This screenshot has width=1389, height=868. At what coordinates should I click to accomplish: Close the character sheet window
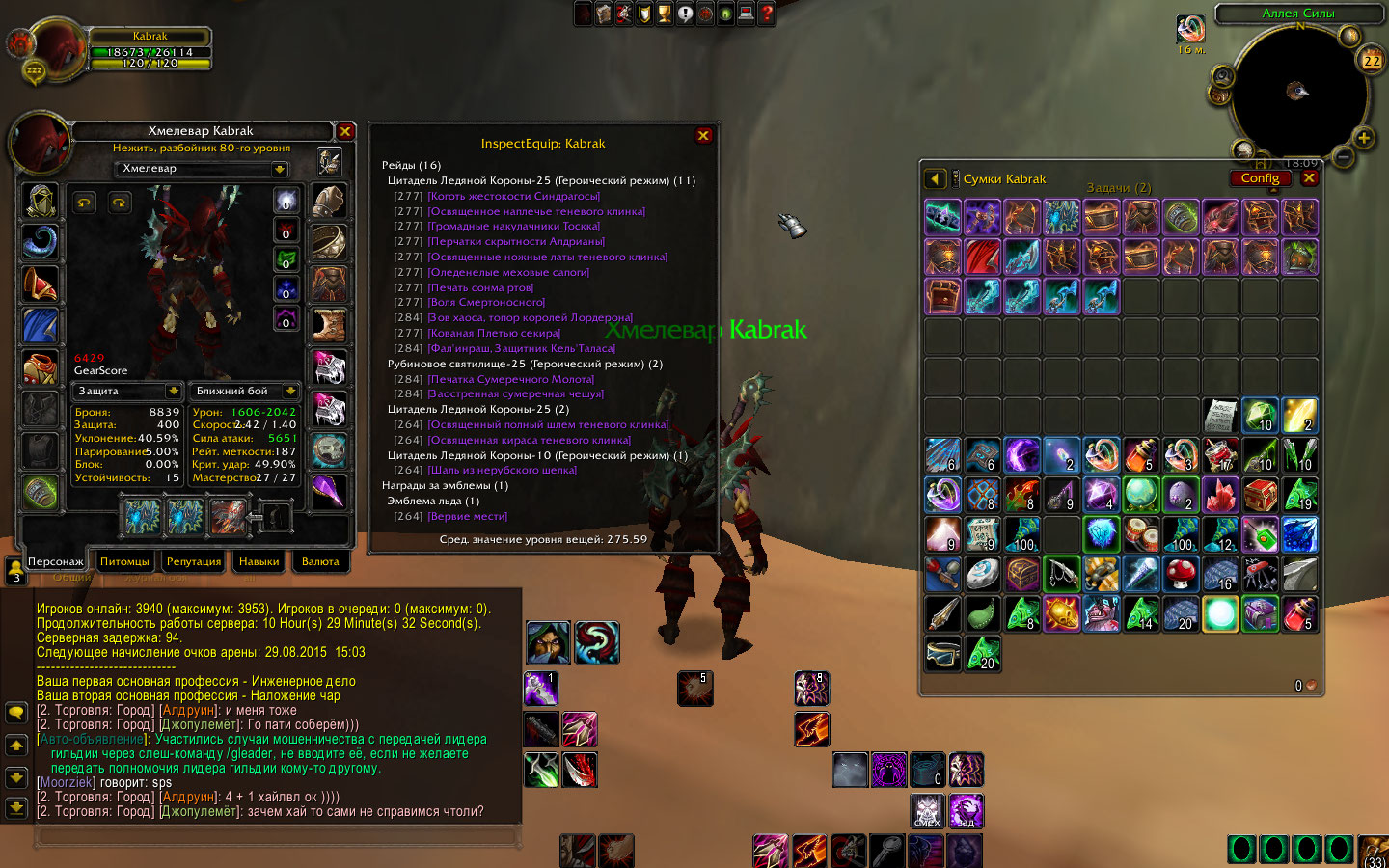pos(345,131)
